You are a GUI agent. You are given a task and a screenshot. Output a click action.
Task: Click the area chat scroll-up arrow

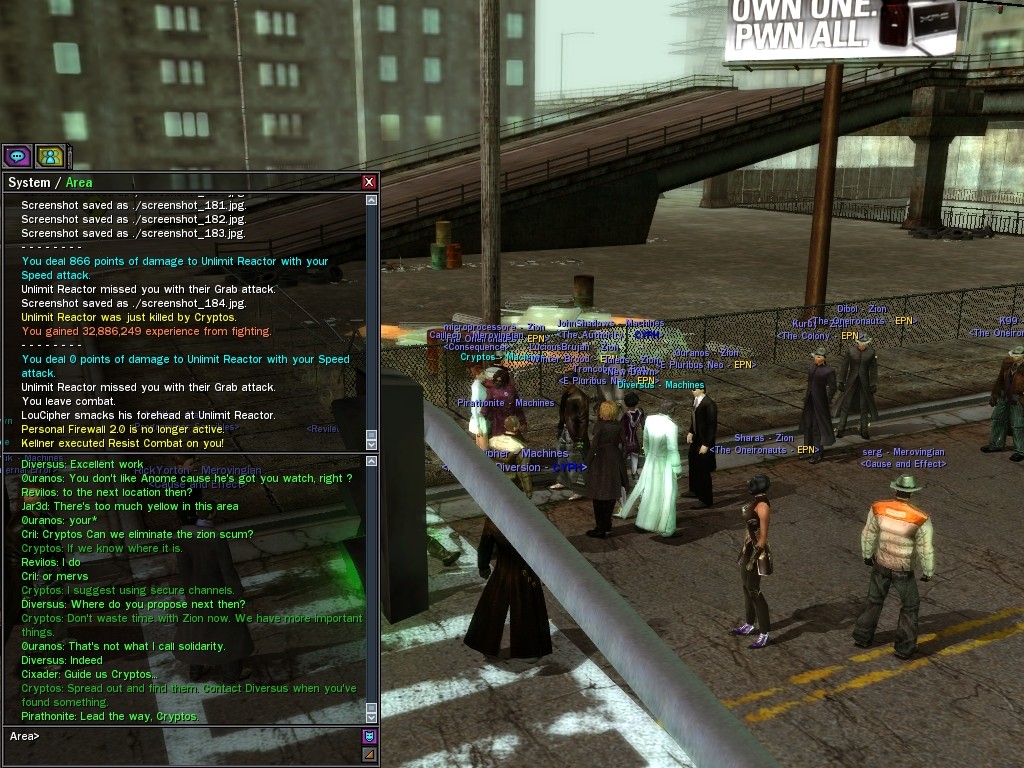point(372,462)
